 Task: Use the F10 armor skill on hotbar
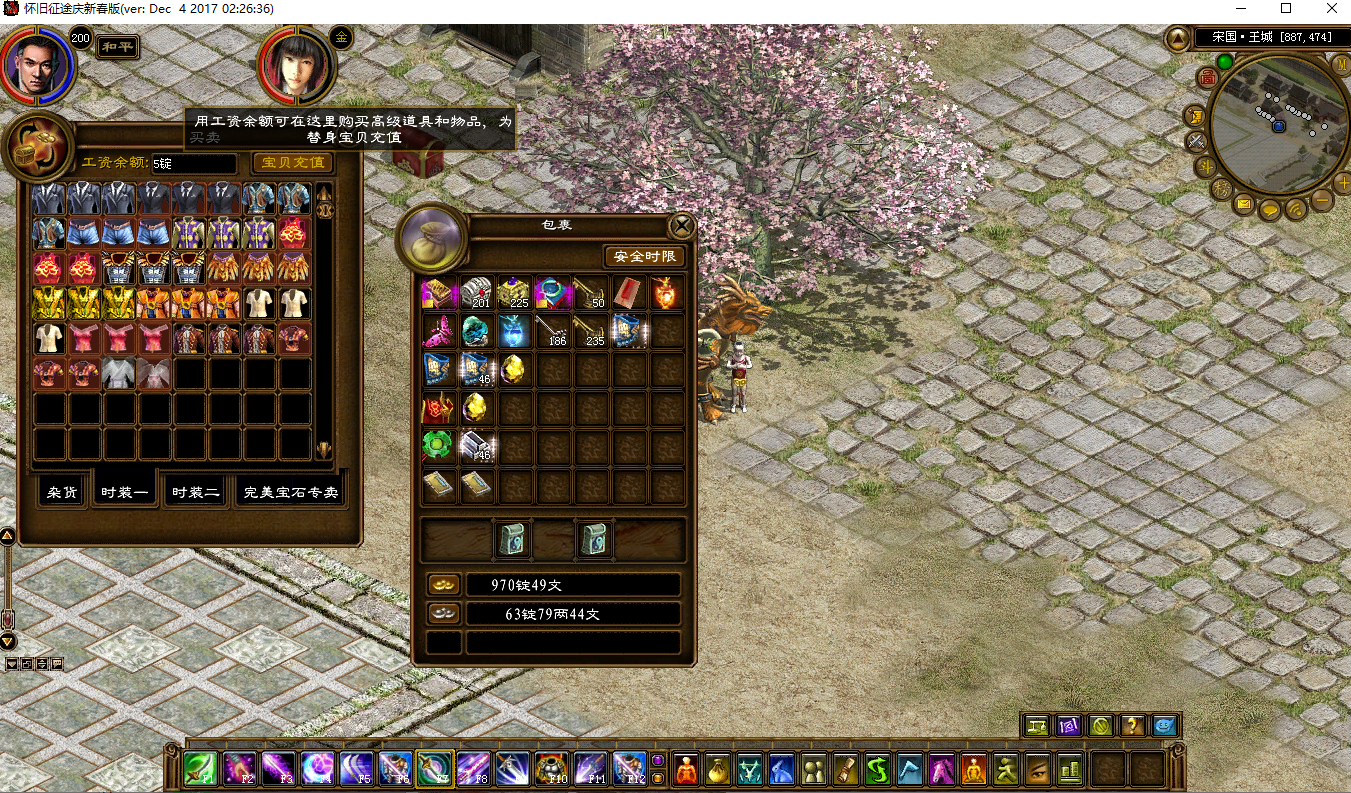pos(551,769)
